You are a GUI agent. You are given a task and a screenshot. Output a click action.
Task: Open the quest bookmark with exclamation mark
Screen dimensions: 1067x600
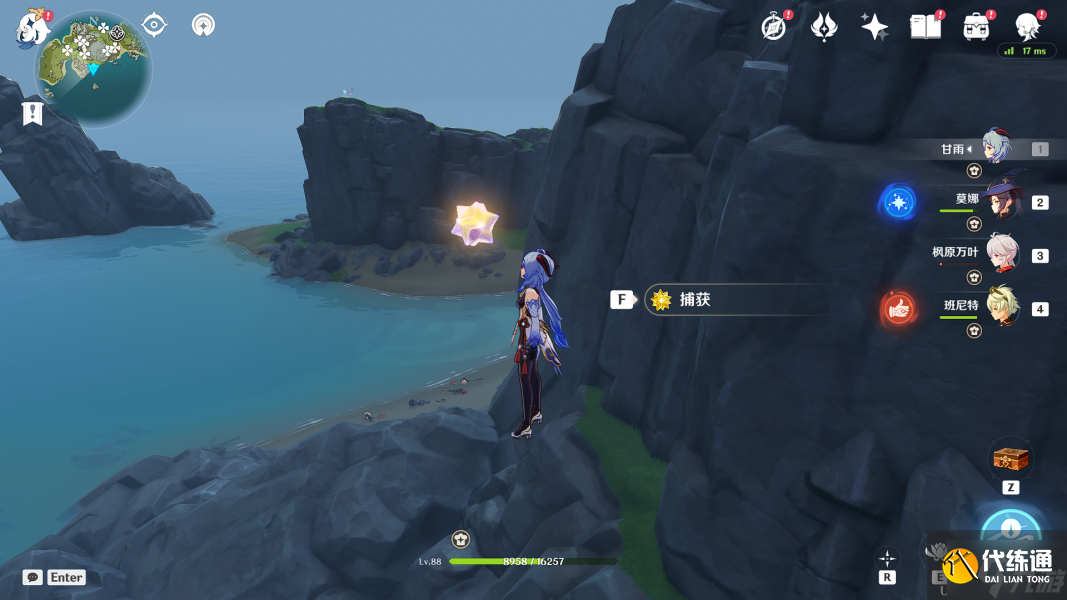click(x=33, y=113)
